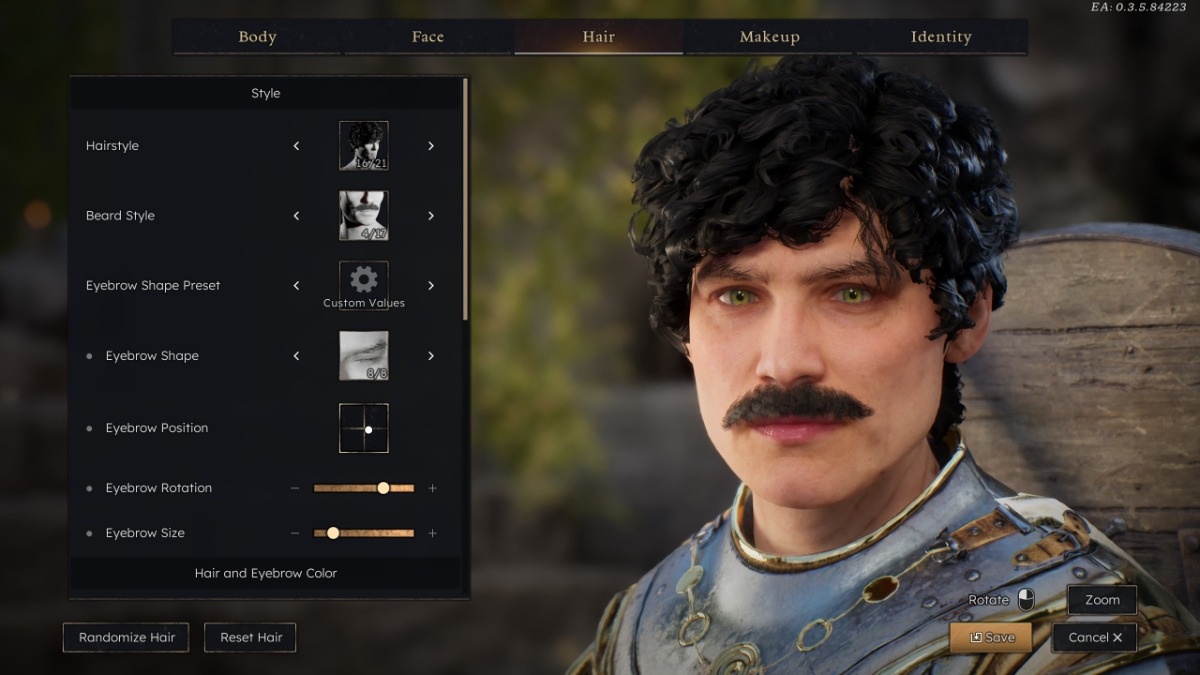The image size is (1200, 675).
Task: Click the Hairstyle preview thumbnail
Action: tap(364, 146)
